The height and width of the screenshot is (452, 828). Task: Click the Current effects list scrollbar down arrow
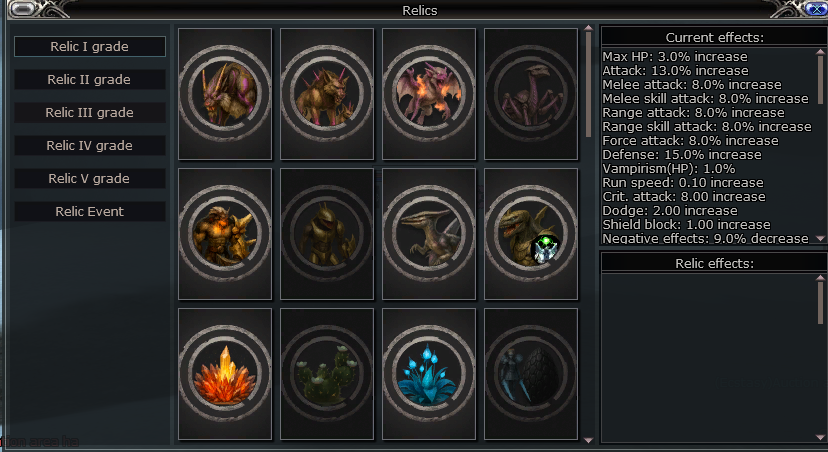pos(821,238)
